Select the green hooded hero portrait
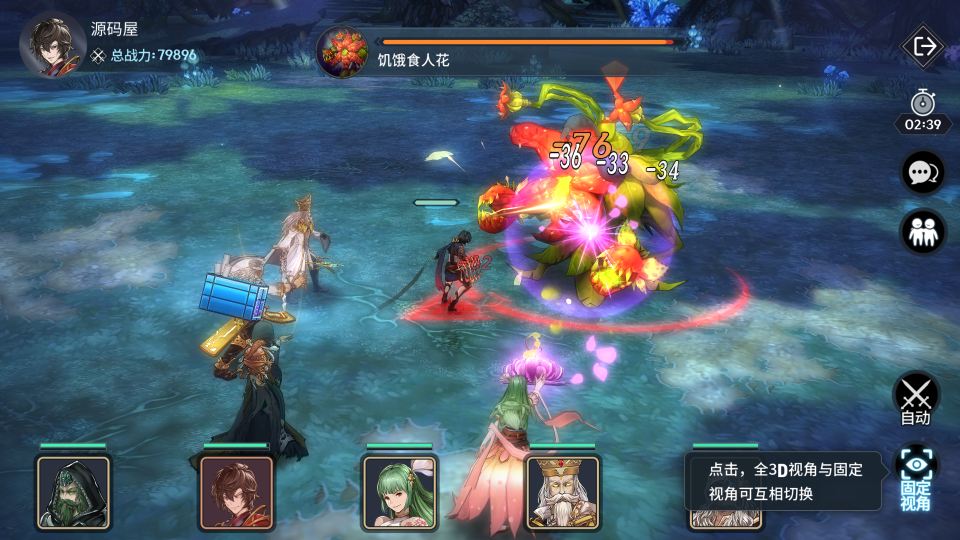The width and height of the screenshot is (960, 540). [73, 492]
